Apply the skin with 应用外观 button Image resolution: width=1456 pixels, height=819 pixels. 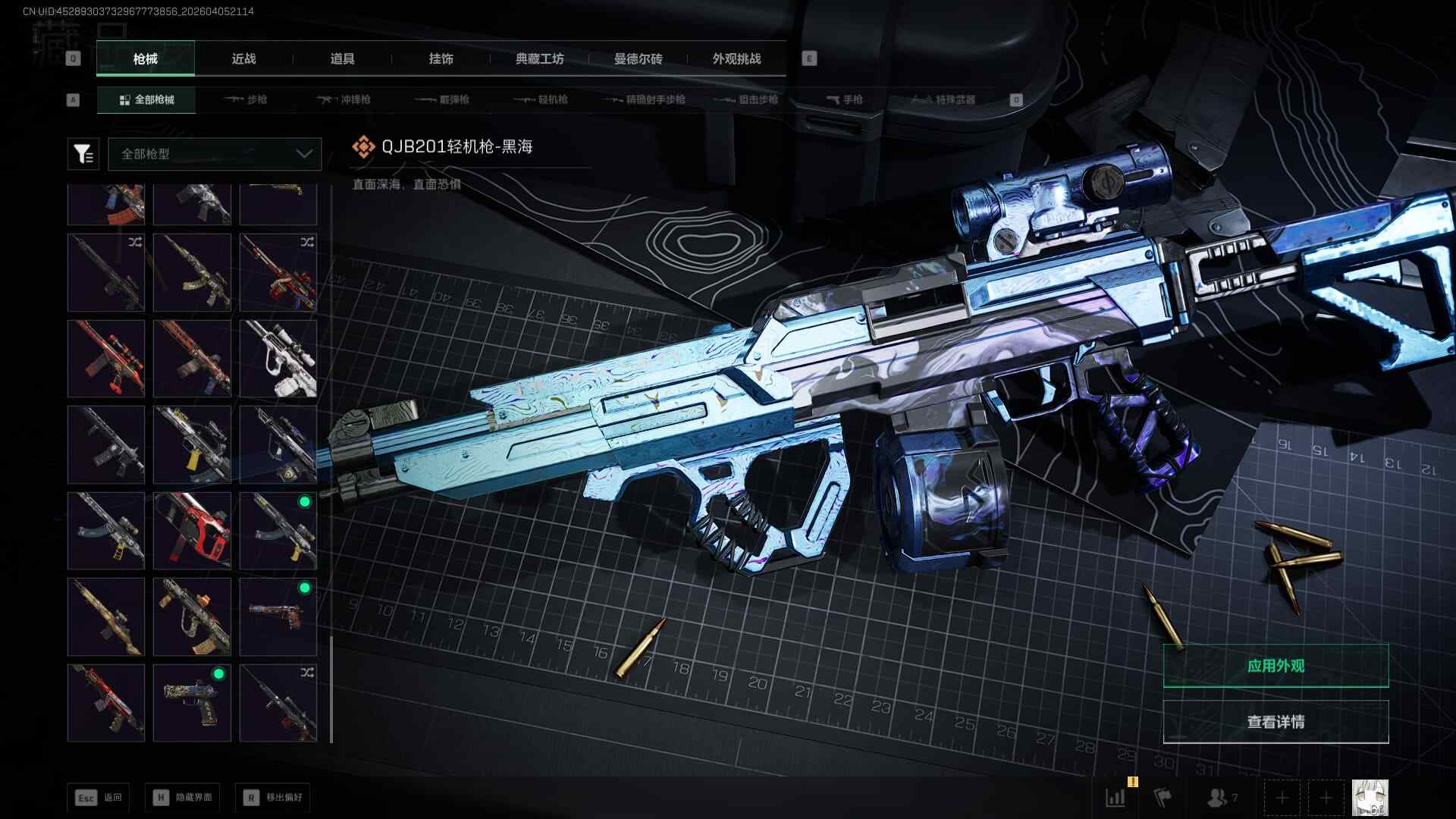click(x=1276, y=666)
